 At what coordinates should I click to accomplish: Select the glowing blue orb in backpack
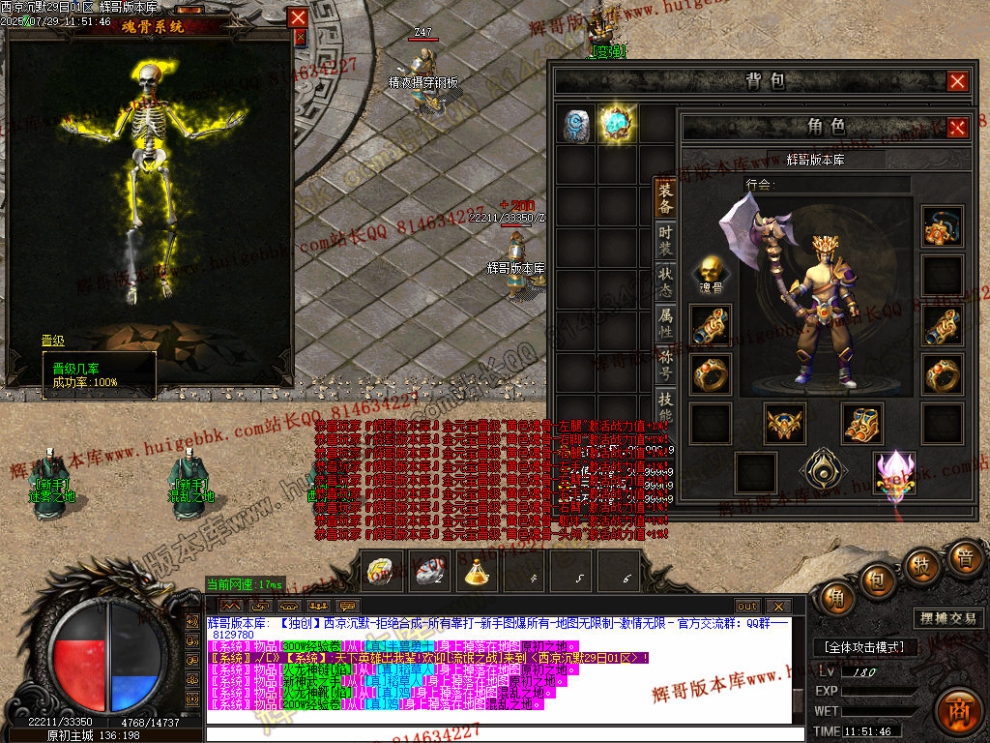616,124
